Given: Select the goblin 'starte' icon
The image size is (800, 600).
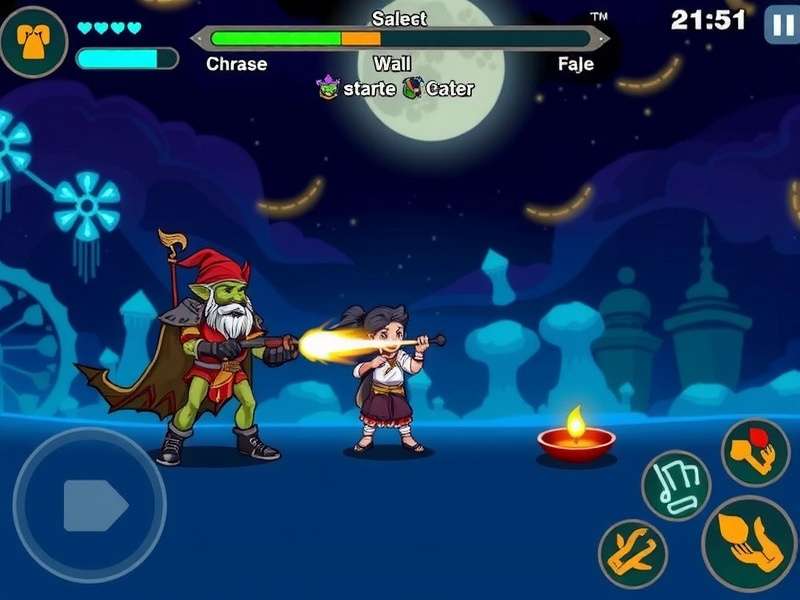Looking at the screenshot, I should pyautogui.click(x=328, y=88).
